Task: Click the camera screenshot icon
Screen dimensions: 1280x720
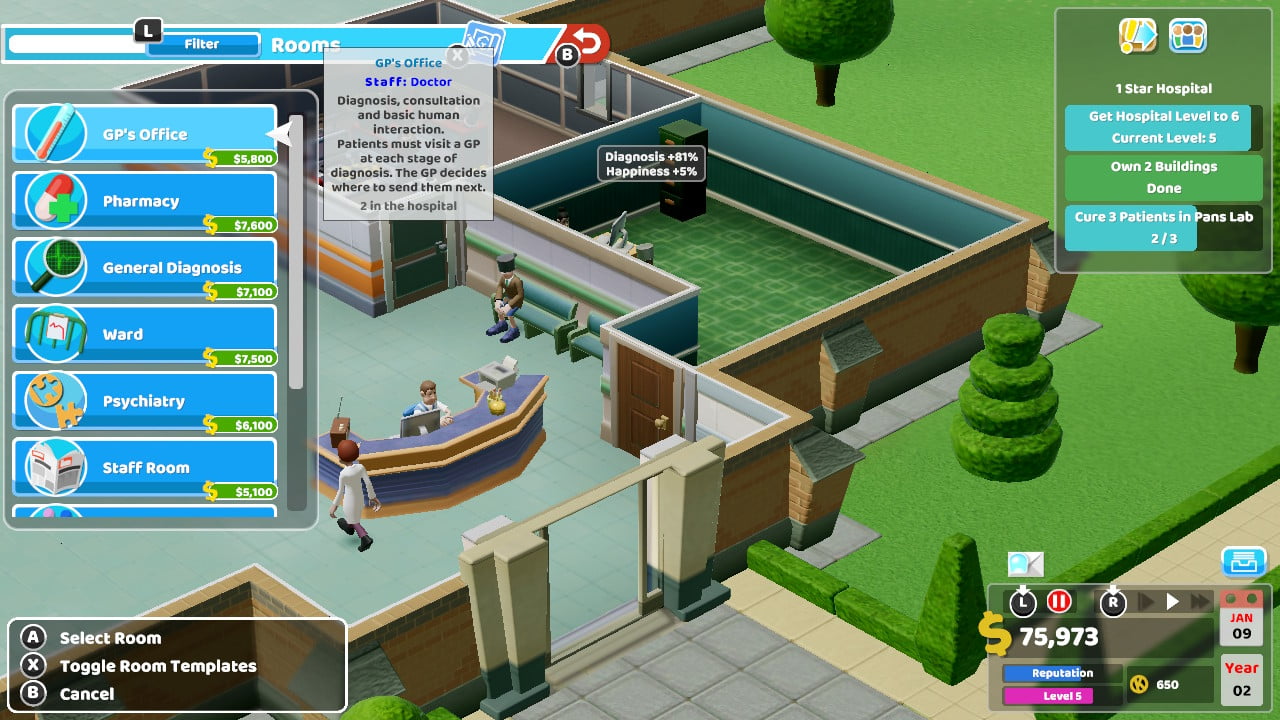Action: pyautogui.click(x=1026, y=564)
